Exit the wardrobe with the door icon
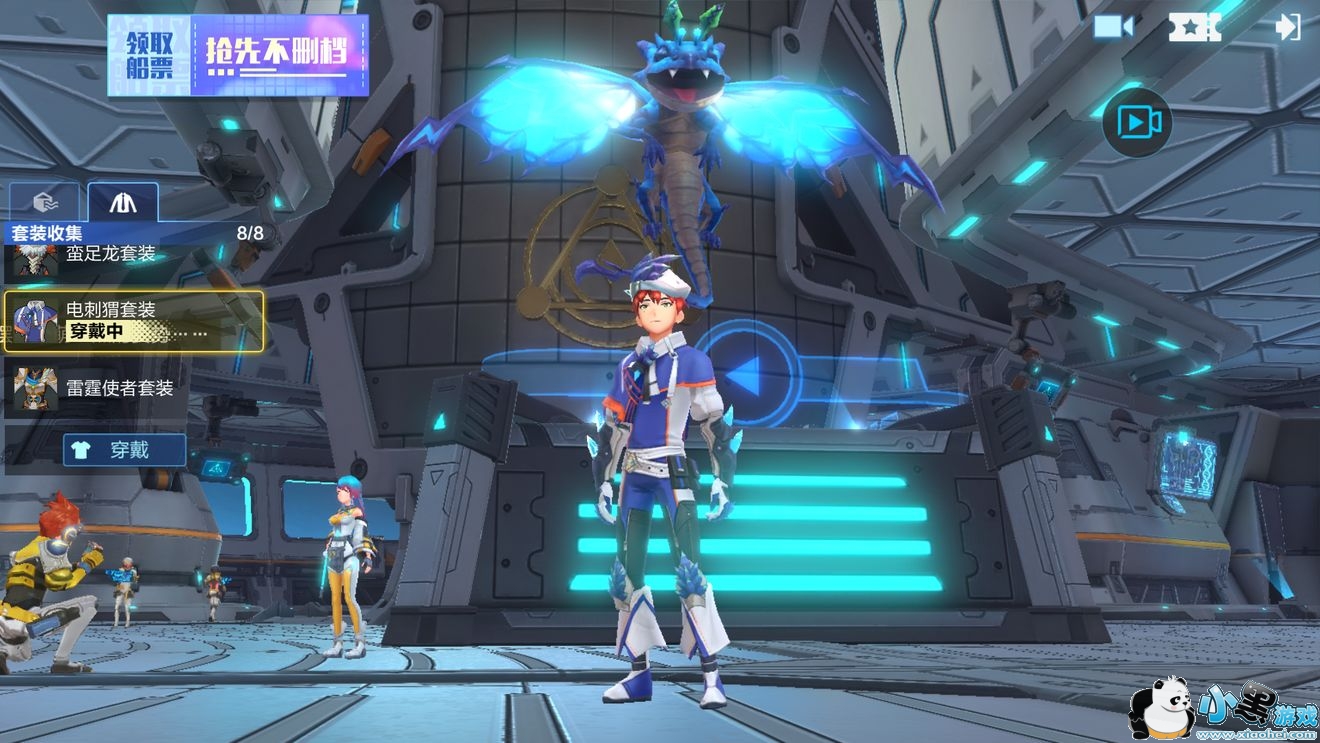Image resolution: width=1320 pixels, height=743 pixels. pos(1287,27)
